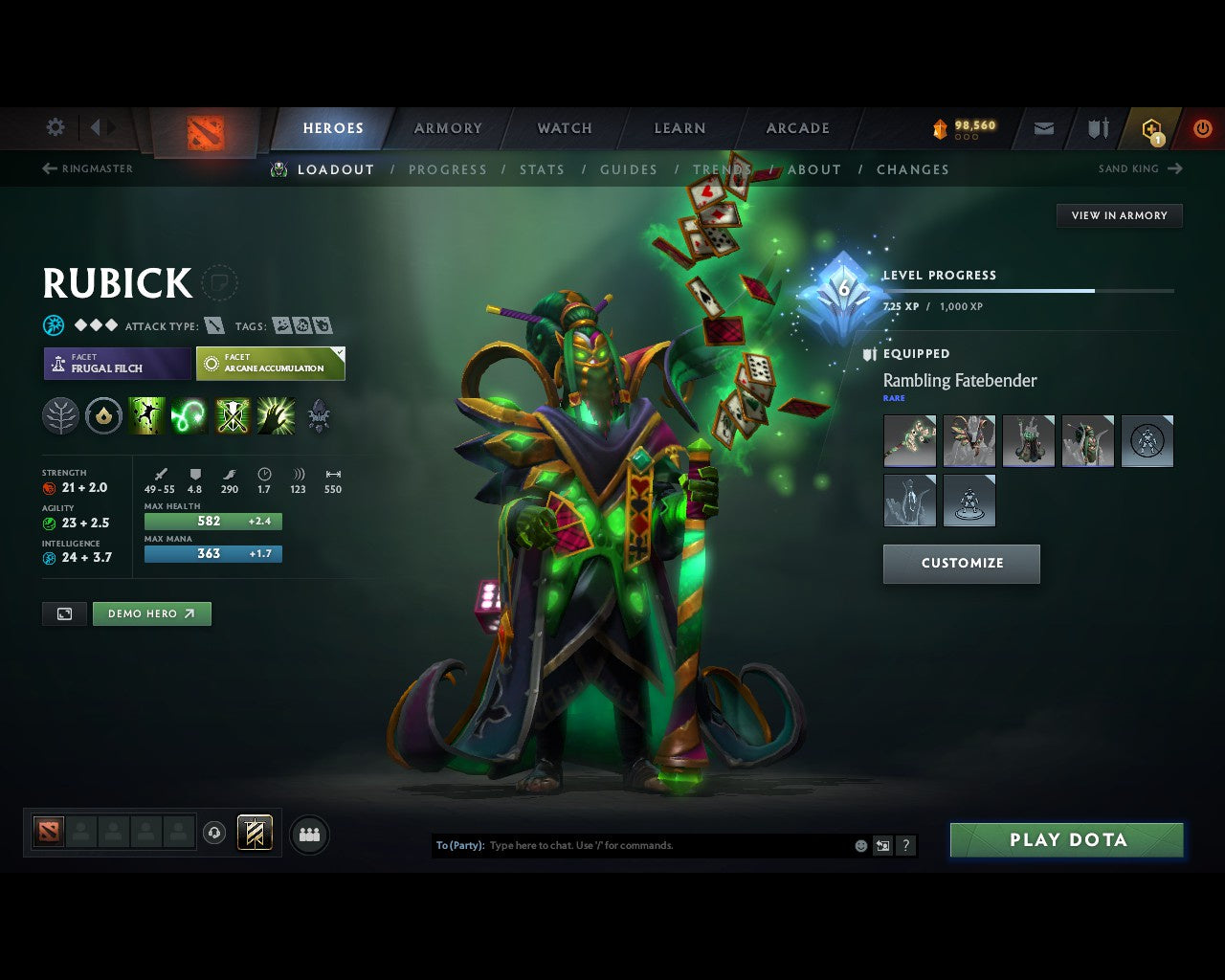Image resolution: width=1225 pixels, height=980 pixels.
Task: Open Rubick's Fade Bolt ability icon
Action: 189,414
